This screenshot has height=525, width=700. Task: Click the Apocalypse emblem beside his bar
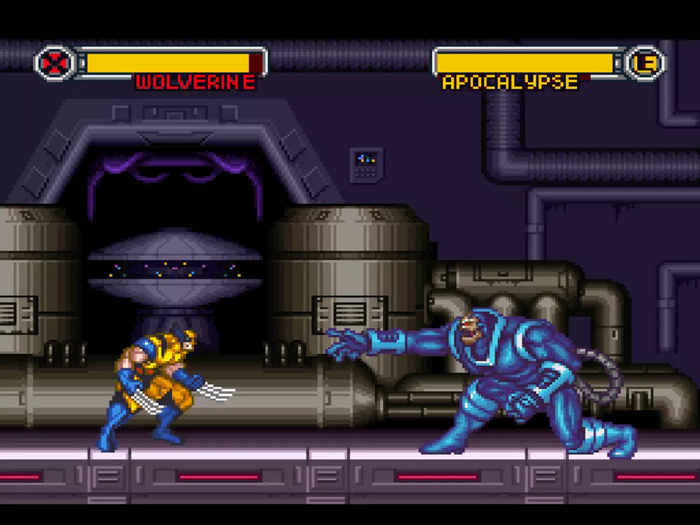point(646,63)
